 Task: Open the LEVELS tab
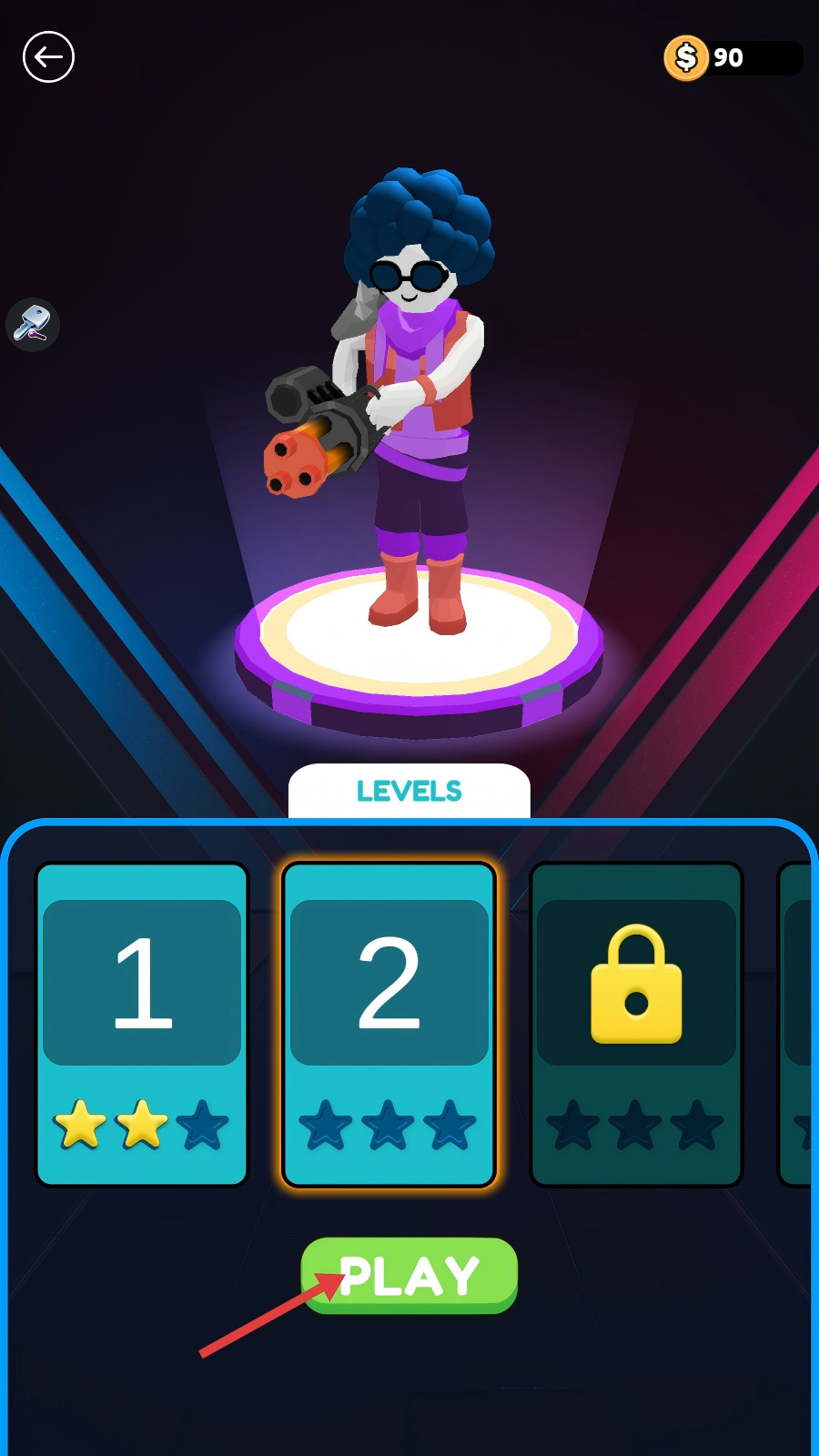[x=409, y=792]
